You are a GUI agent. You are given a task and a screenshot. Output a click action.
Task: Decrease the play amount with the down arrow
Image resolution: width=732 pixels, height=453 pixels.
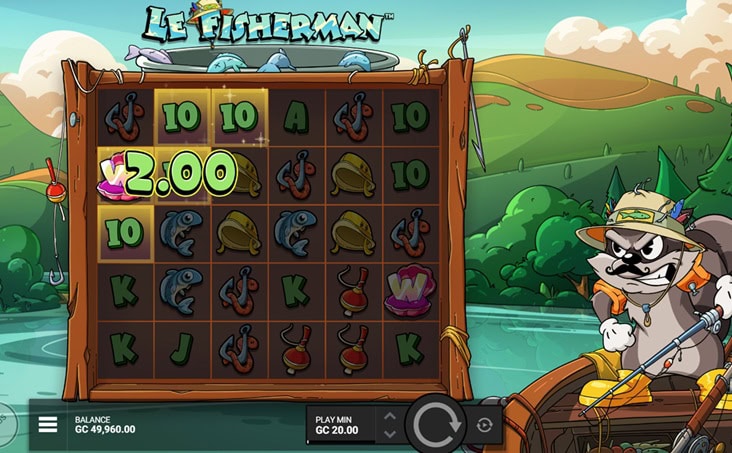point(390,434)
